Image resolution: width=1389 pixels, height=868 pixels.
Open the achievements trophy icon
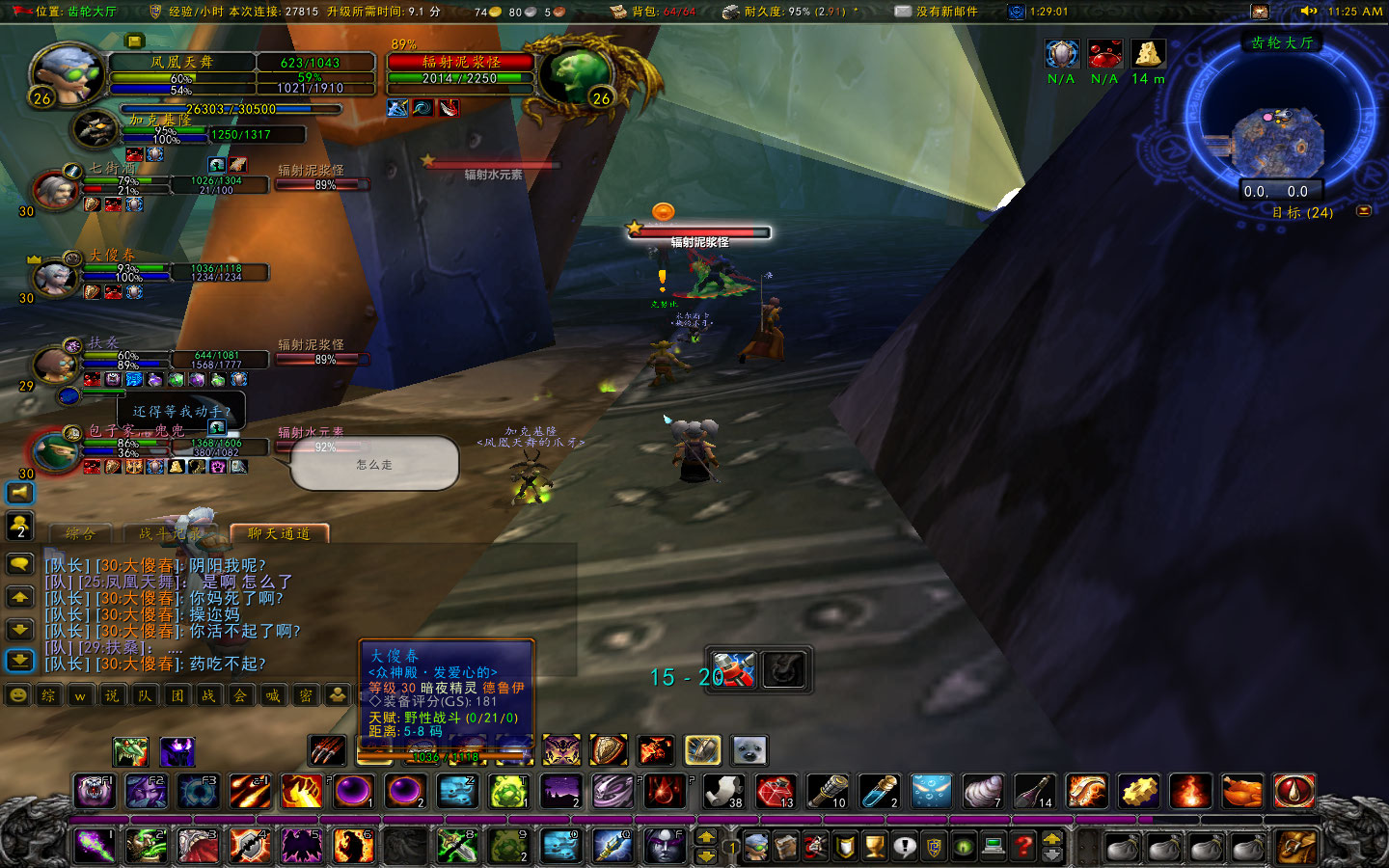coord(874,846)
